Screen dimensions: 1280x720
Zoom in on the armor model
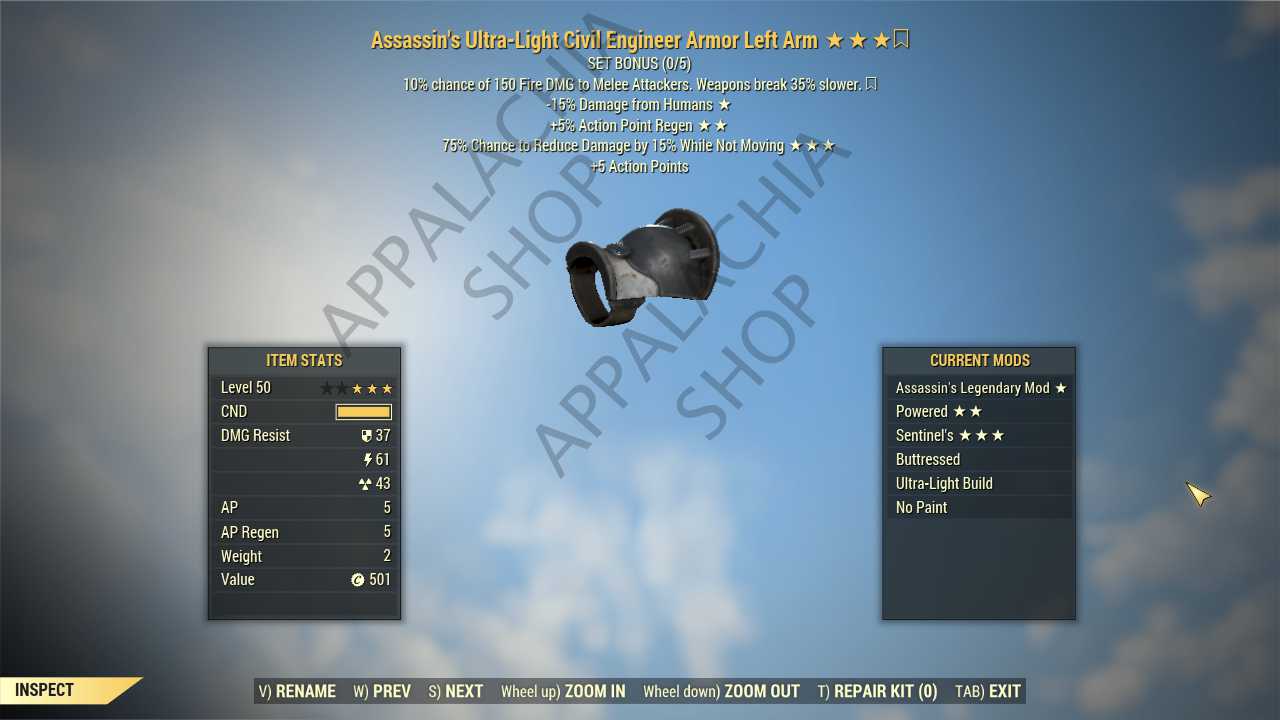click(563, 691)
